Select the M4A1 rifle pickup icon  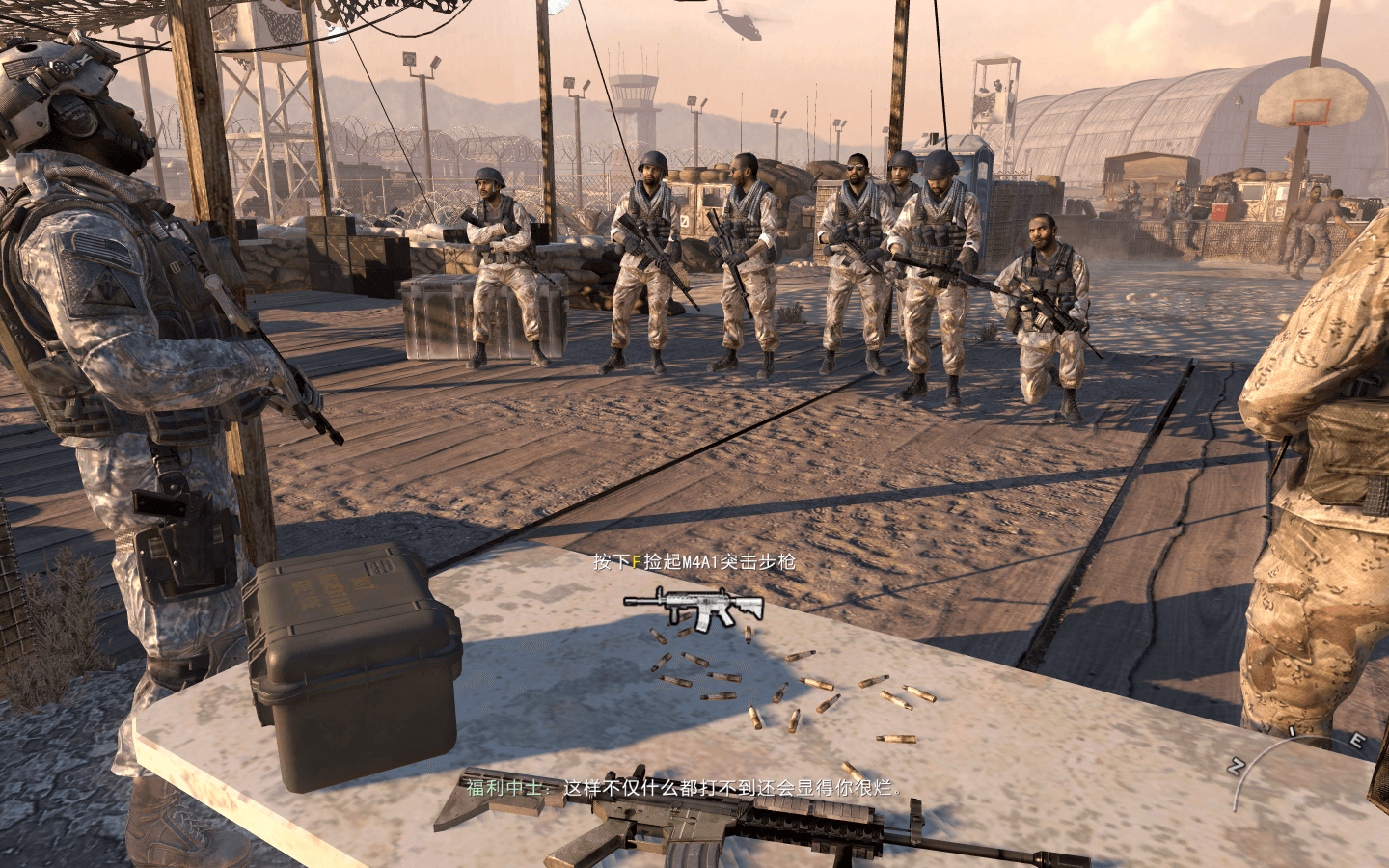[694, 608]
